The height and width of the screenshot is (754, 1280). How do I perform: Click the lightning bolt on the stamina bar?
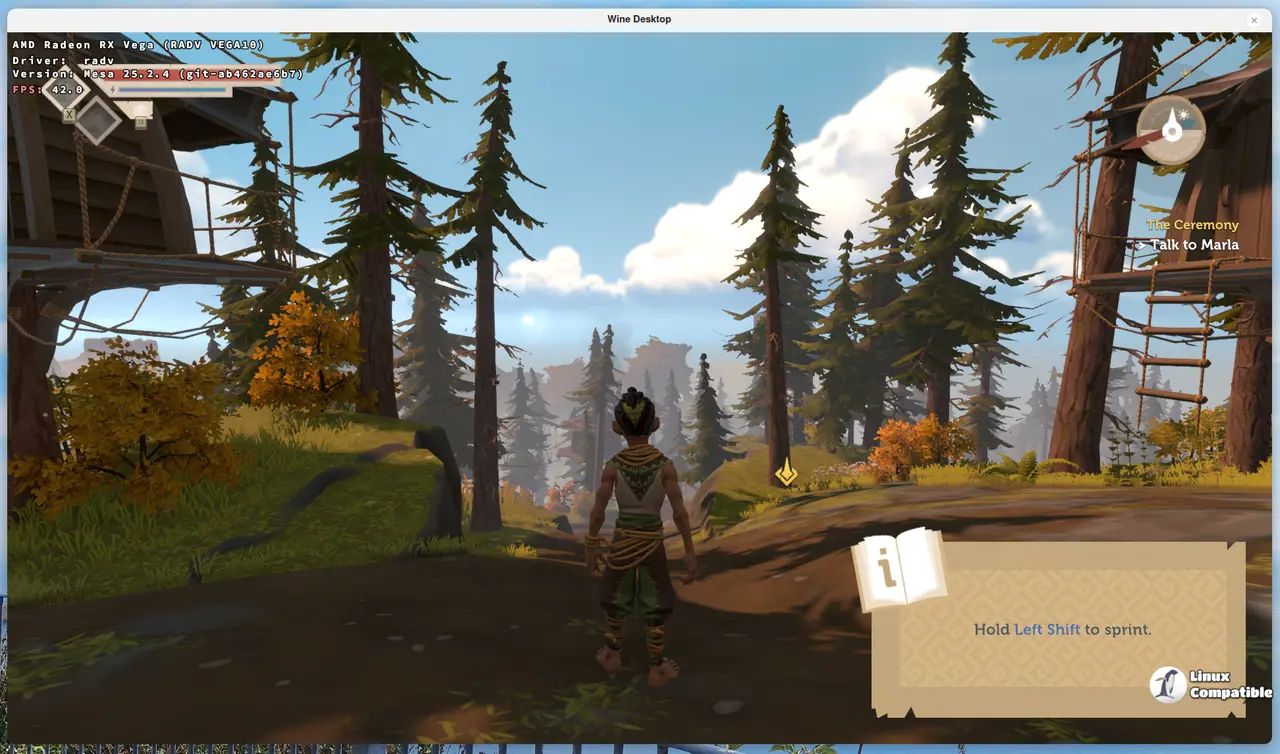[113, 90]
